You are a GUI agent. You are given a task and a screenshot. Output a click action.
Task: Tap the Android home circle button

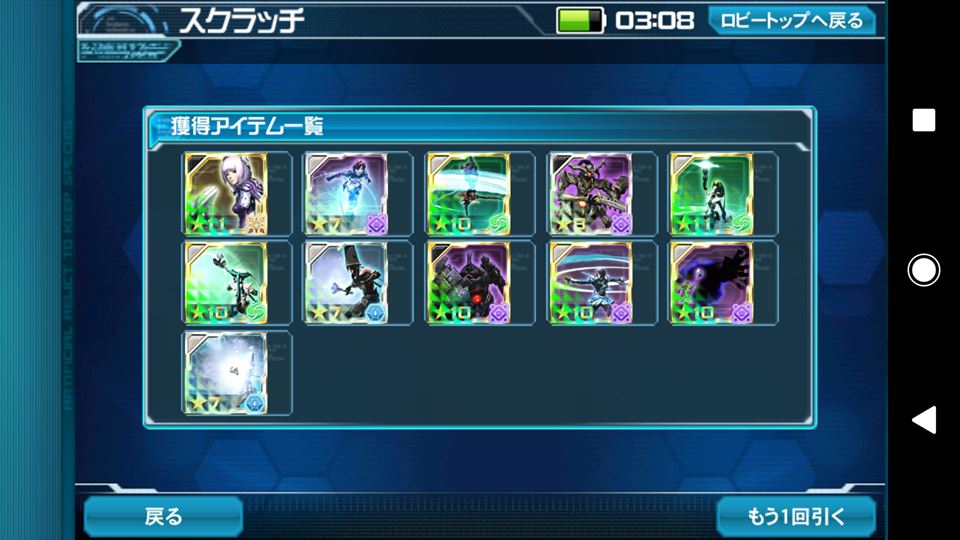(x=923, y=270)
